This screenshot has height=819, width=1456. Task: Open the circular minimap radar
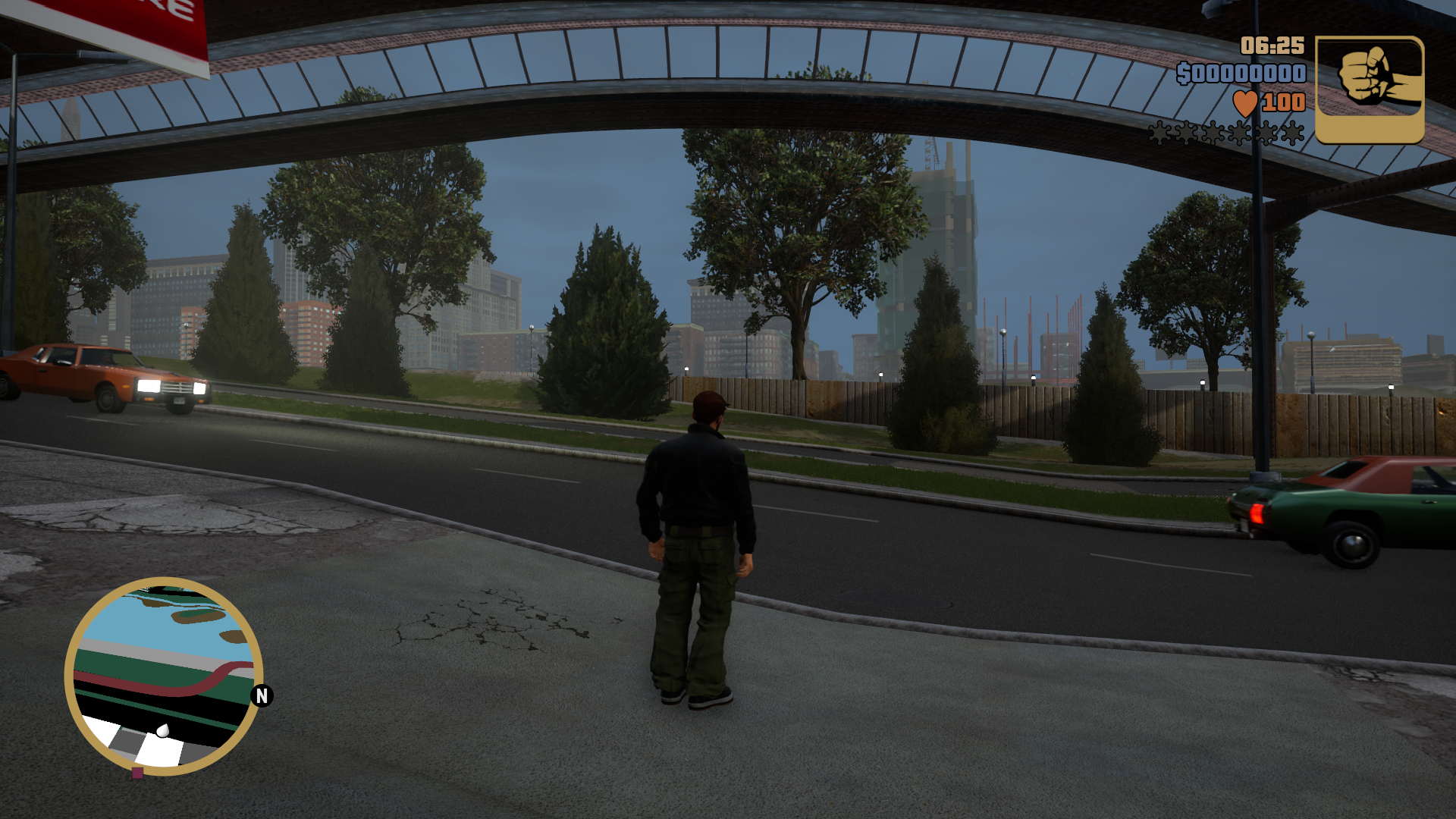coord(164,676)
